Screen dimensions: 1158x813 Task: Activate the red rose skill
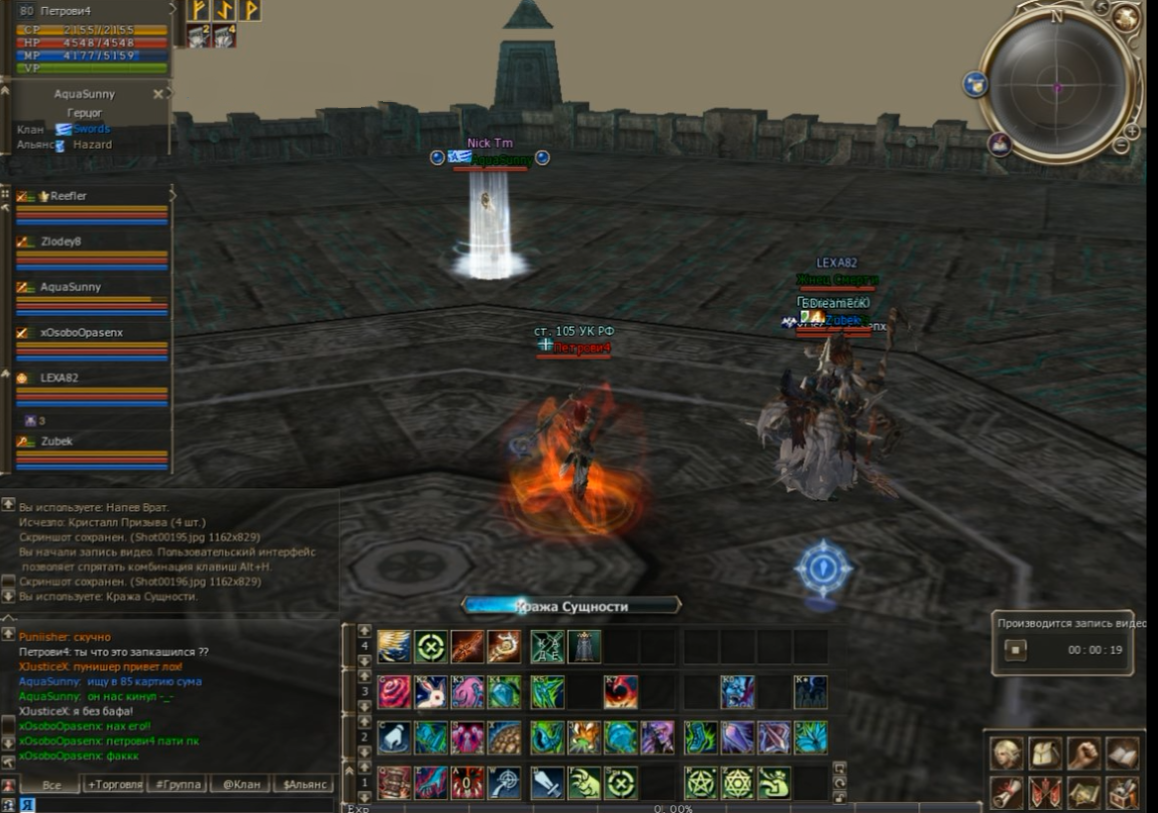(394, 692)
